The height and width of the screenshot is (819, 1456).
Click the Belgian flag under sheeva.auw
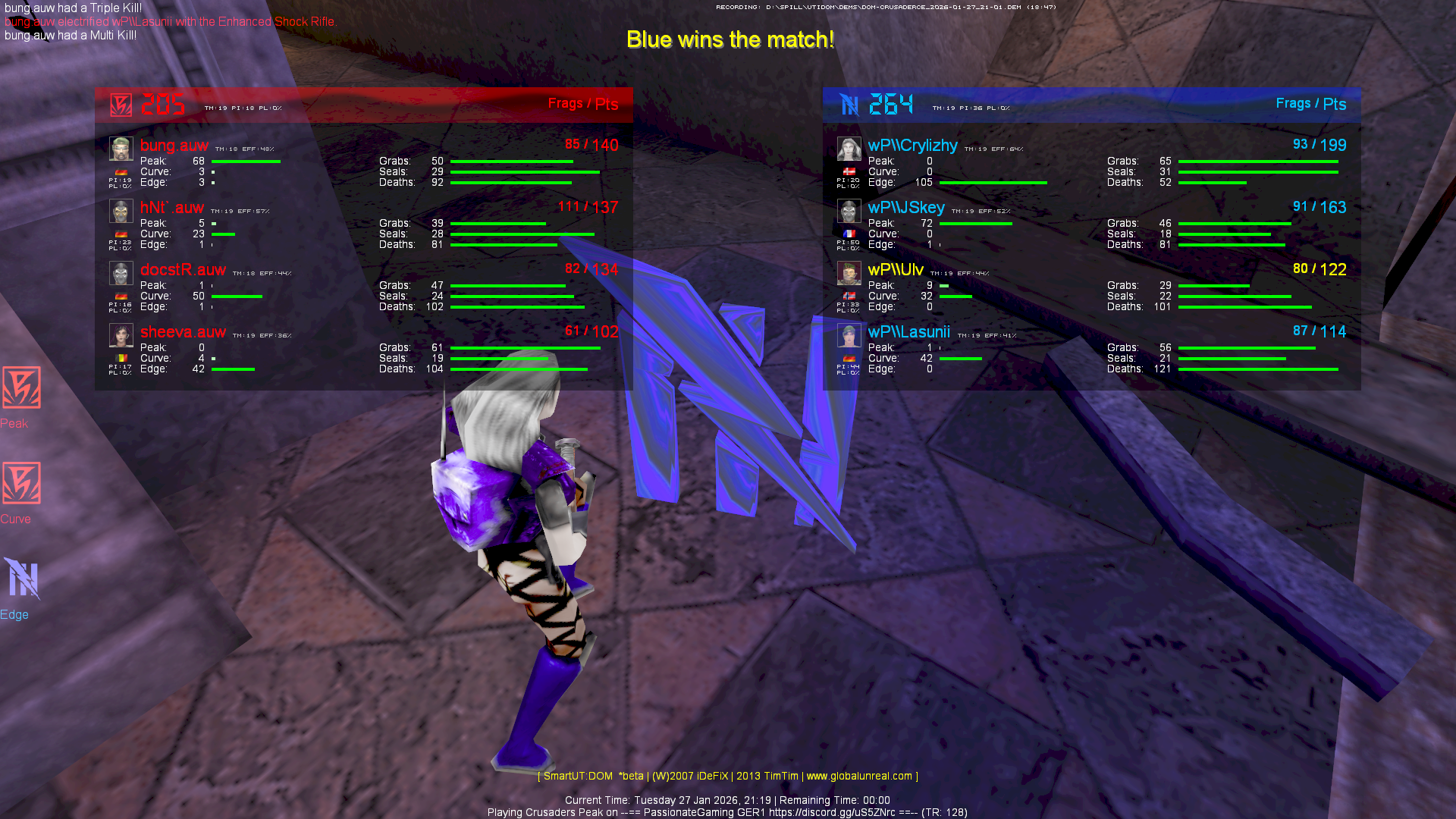click(x=121, y=356)
